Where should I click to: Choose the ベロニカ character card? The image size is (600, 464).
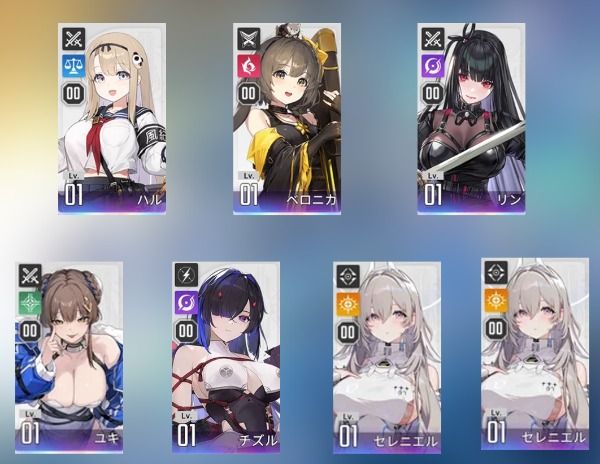click(284, 118)
